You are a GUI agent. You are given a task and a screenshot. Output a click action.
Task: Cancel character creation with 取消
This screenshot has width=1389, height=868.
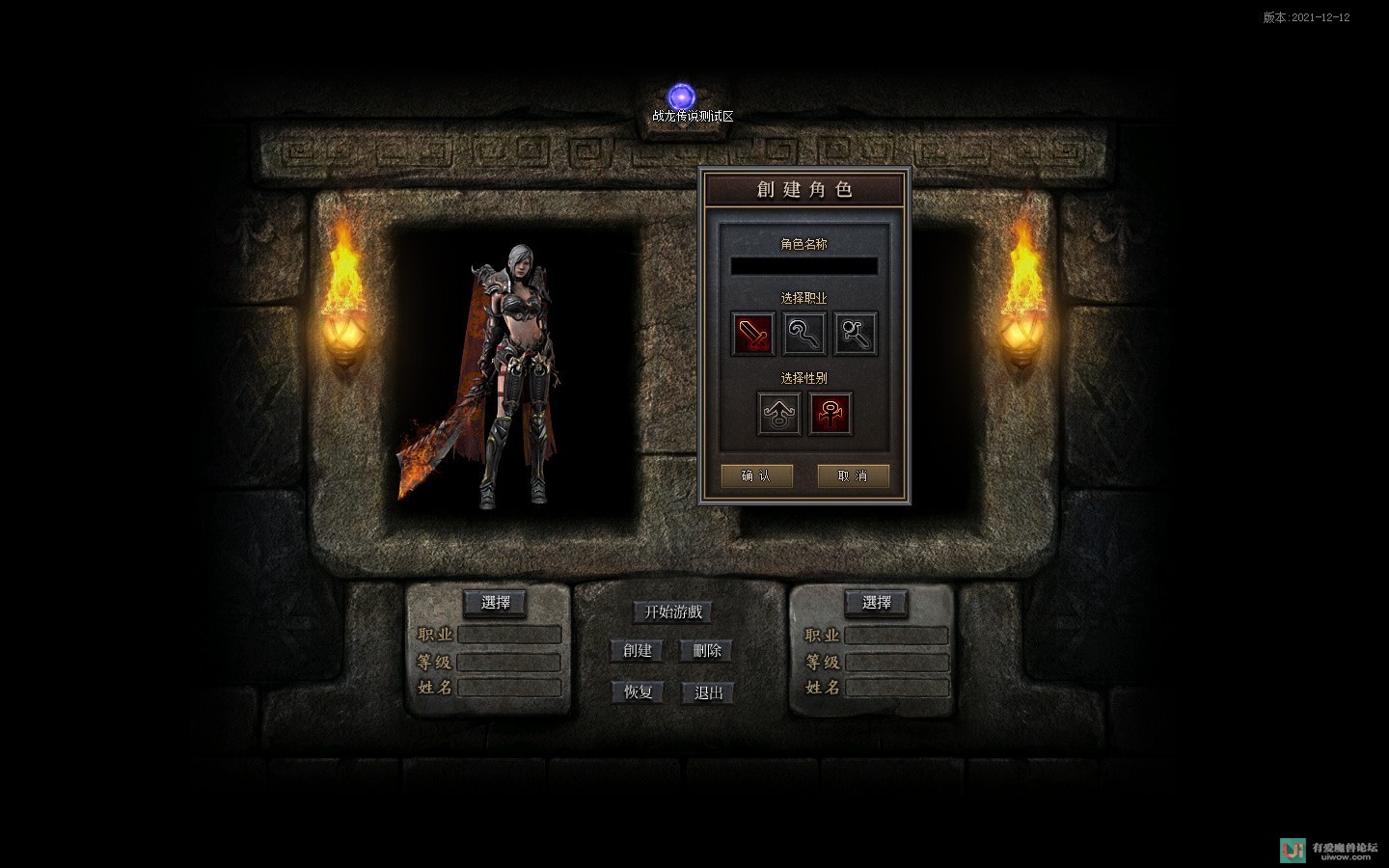click(853, 475)
